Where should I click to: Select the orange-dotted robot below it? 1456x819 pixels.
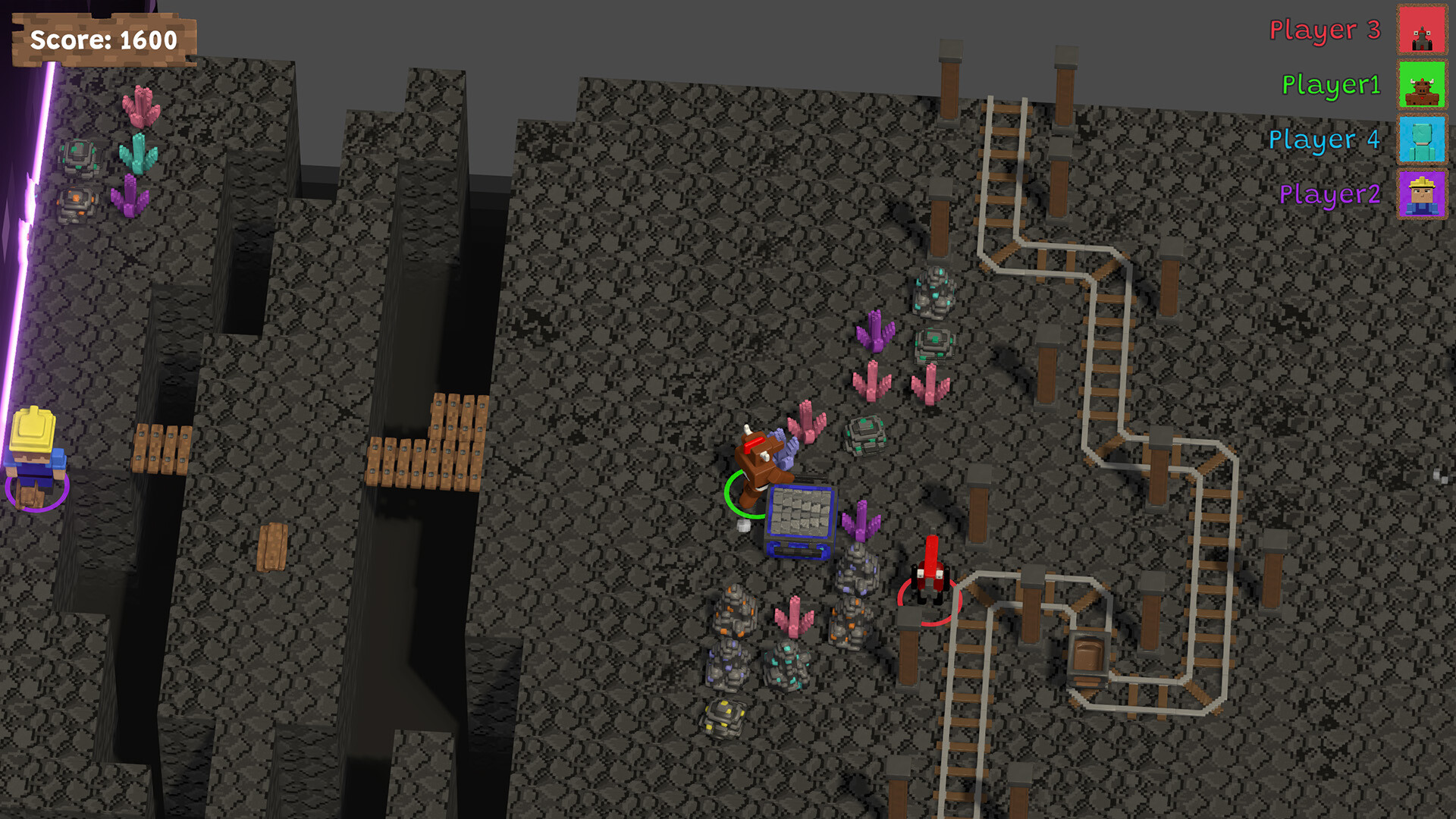(x=76, y=201)
